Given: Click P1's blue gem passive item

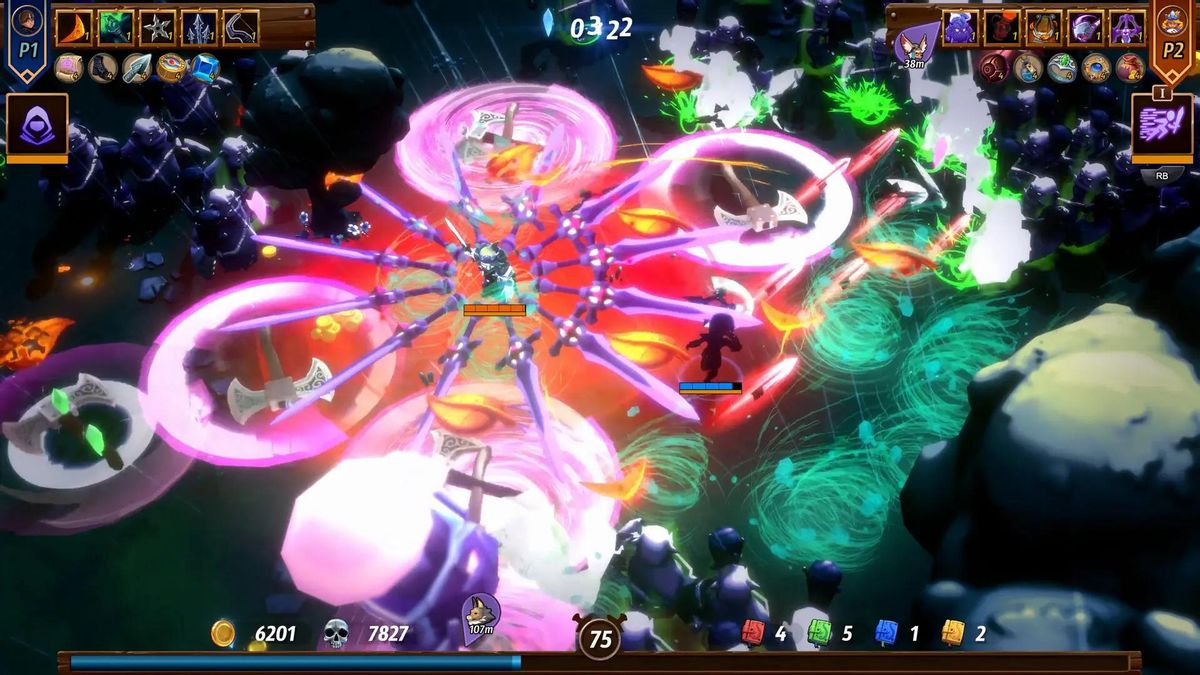Looking at the screenshot, I should pos(205,68).
